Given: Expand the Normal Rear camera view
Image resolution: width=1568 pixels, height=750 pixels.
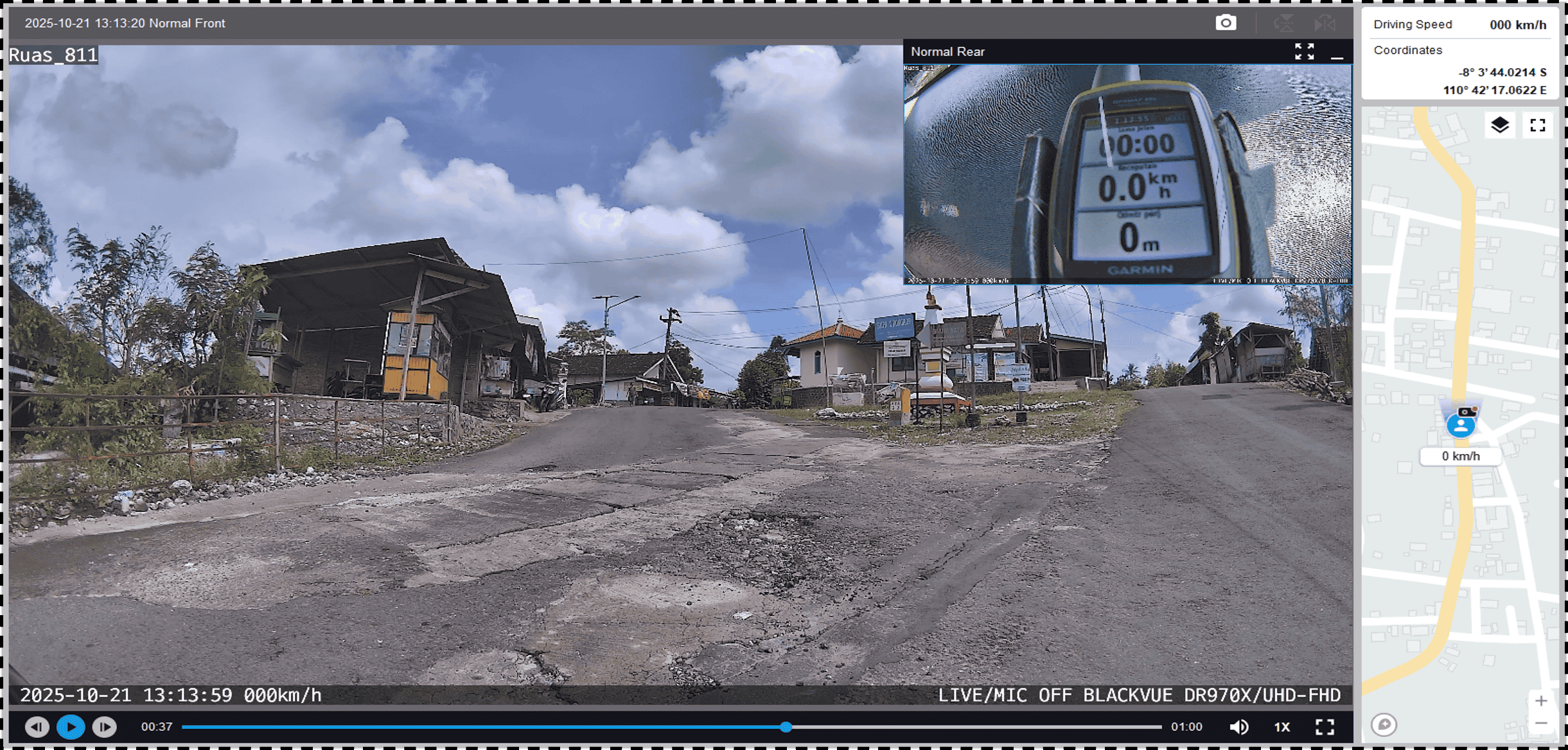Looking at the screenshot, I should click(x=1304, y=51).
